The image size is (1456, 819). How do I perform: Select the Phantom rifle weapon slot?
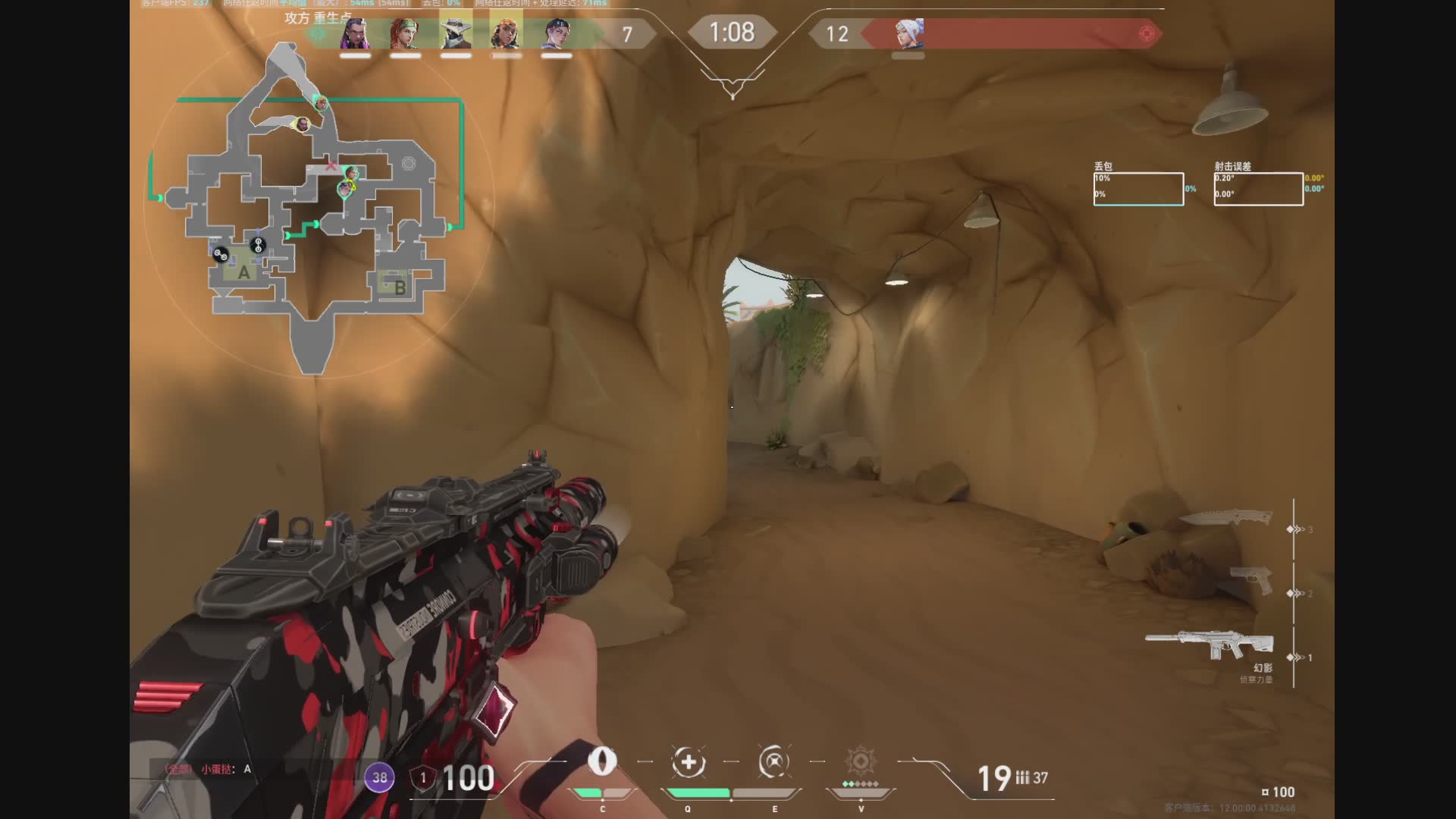[x=1209, y=646]
